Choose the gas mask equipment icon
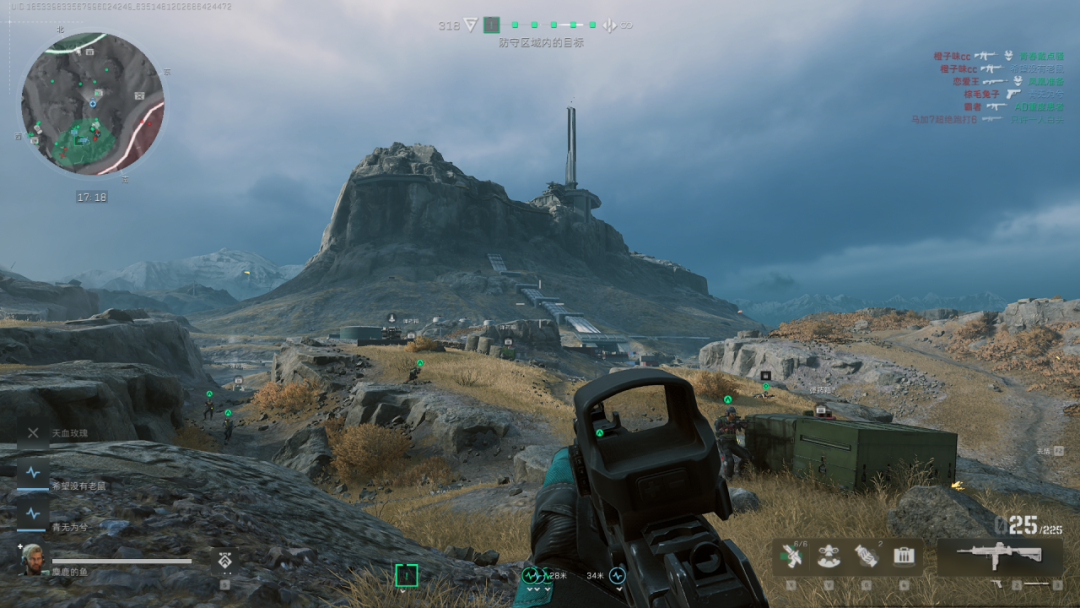Screen dimensions: 1080x608 829,557
